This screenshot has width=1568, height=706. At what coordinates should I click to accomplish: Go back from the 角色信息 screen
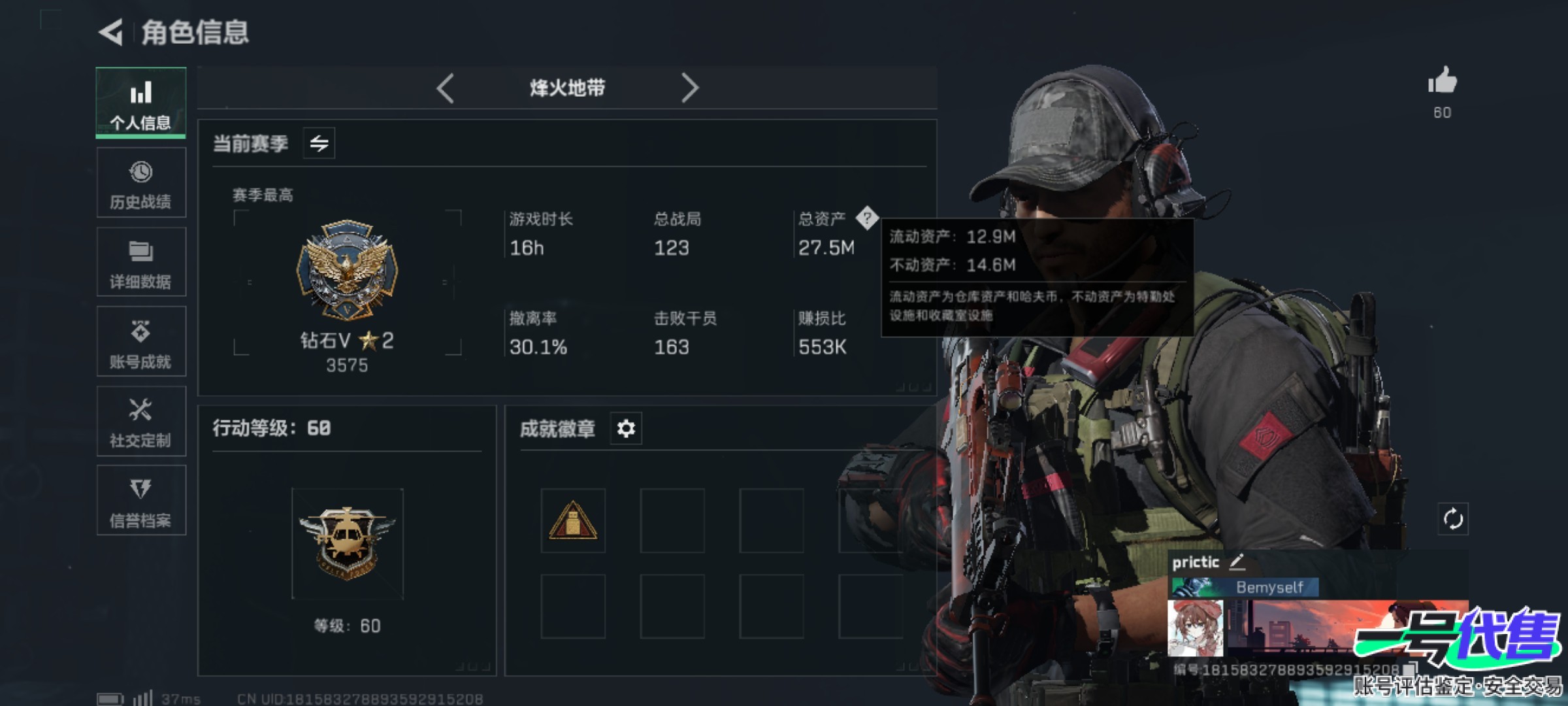point(111,32)
